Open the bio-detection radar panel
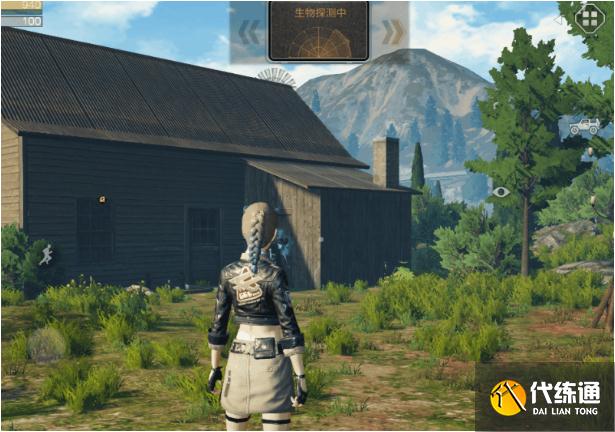The width and height of the screenshot is (615, 432). [319, 31]
